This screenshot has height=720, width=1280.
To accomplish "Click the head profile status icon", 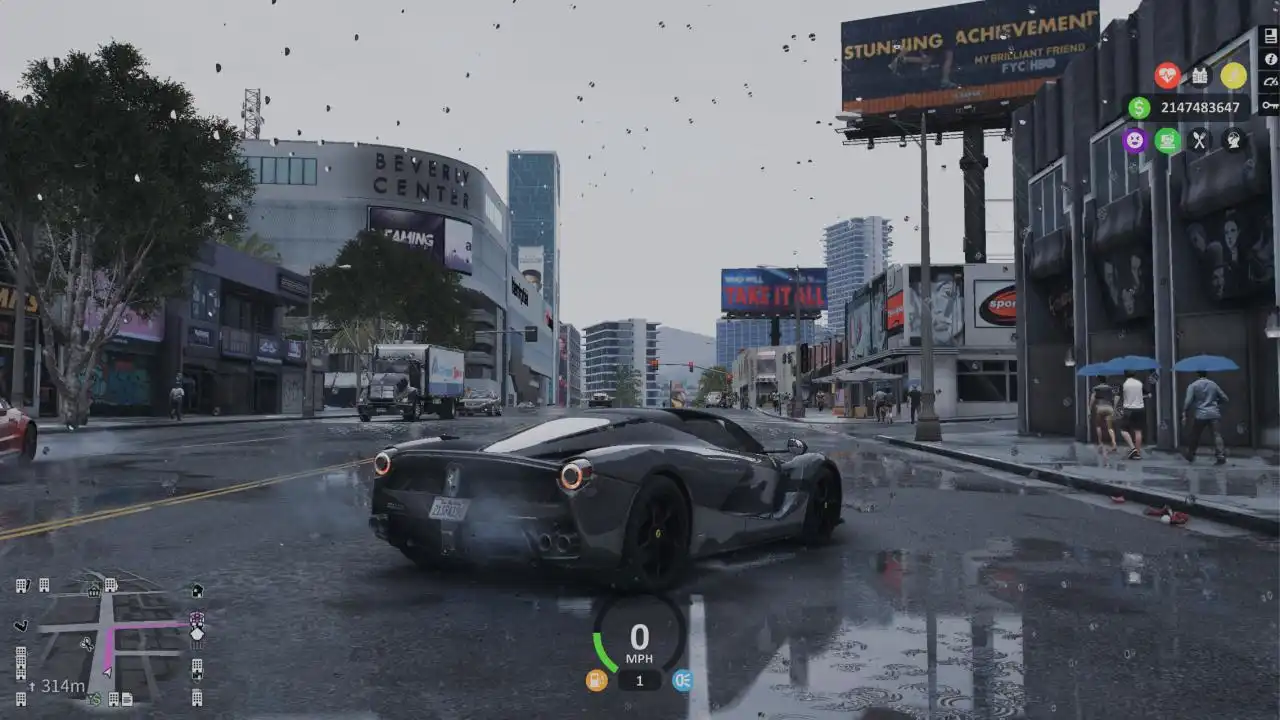I will 1233,140.
